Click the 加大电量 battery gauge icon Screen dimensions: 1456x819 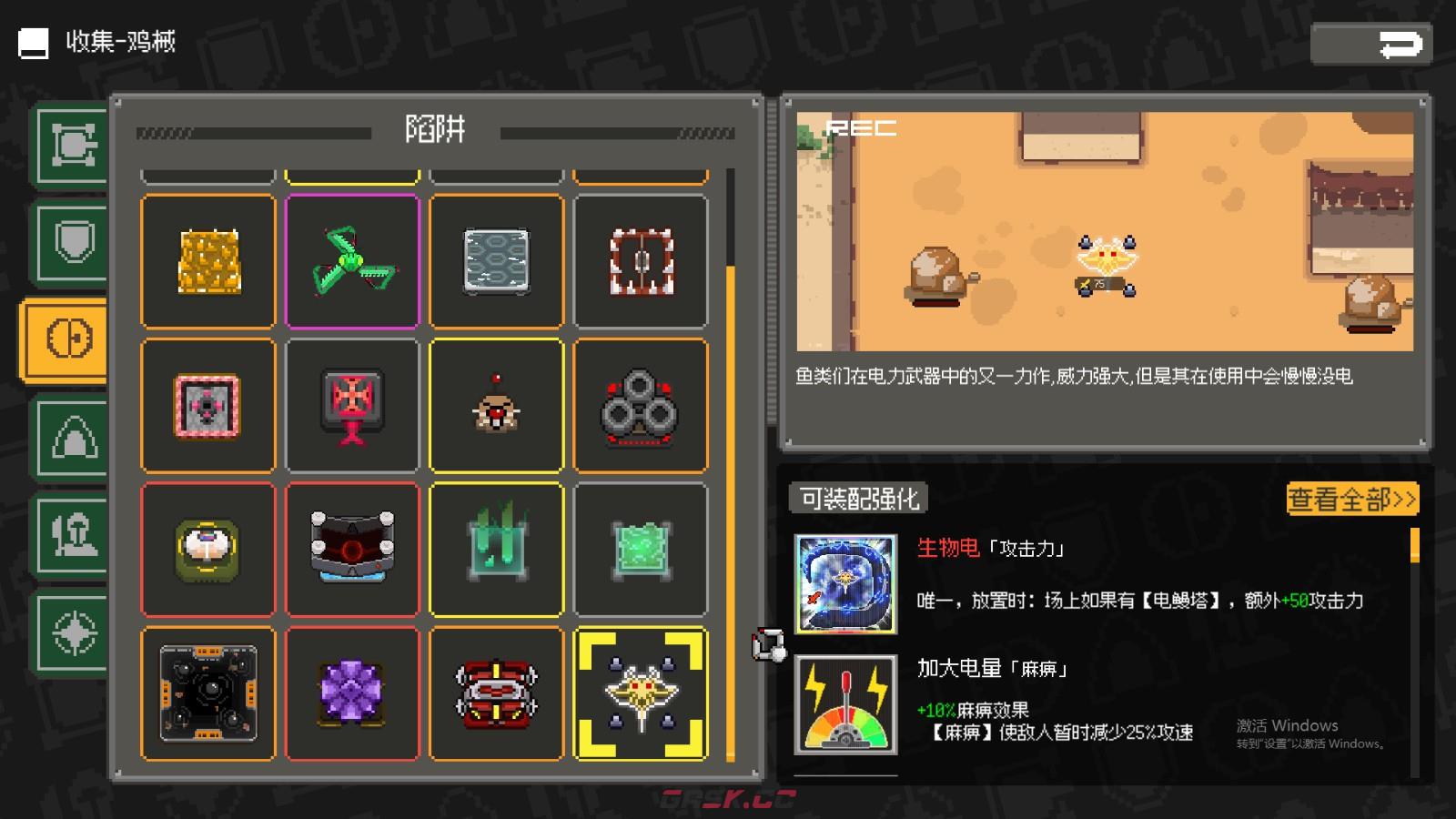coord(844,705)
